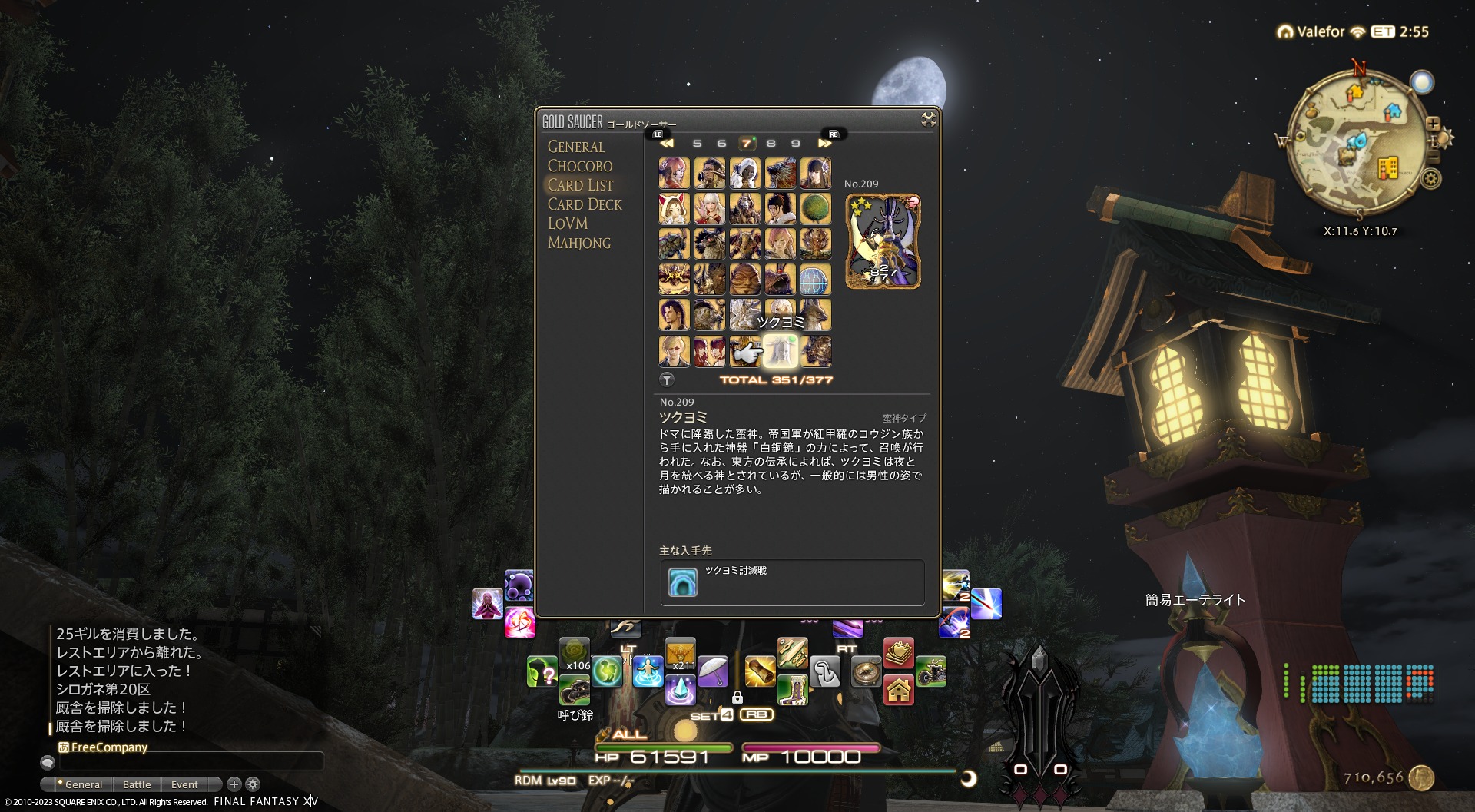Image resolution: width=1475 pixels, height=812 pixels.
Task: Jump forward with the double right arrow
Action: [x=824, y=144]
